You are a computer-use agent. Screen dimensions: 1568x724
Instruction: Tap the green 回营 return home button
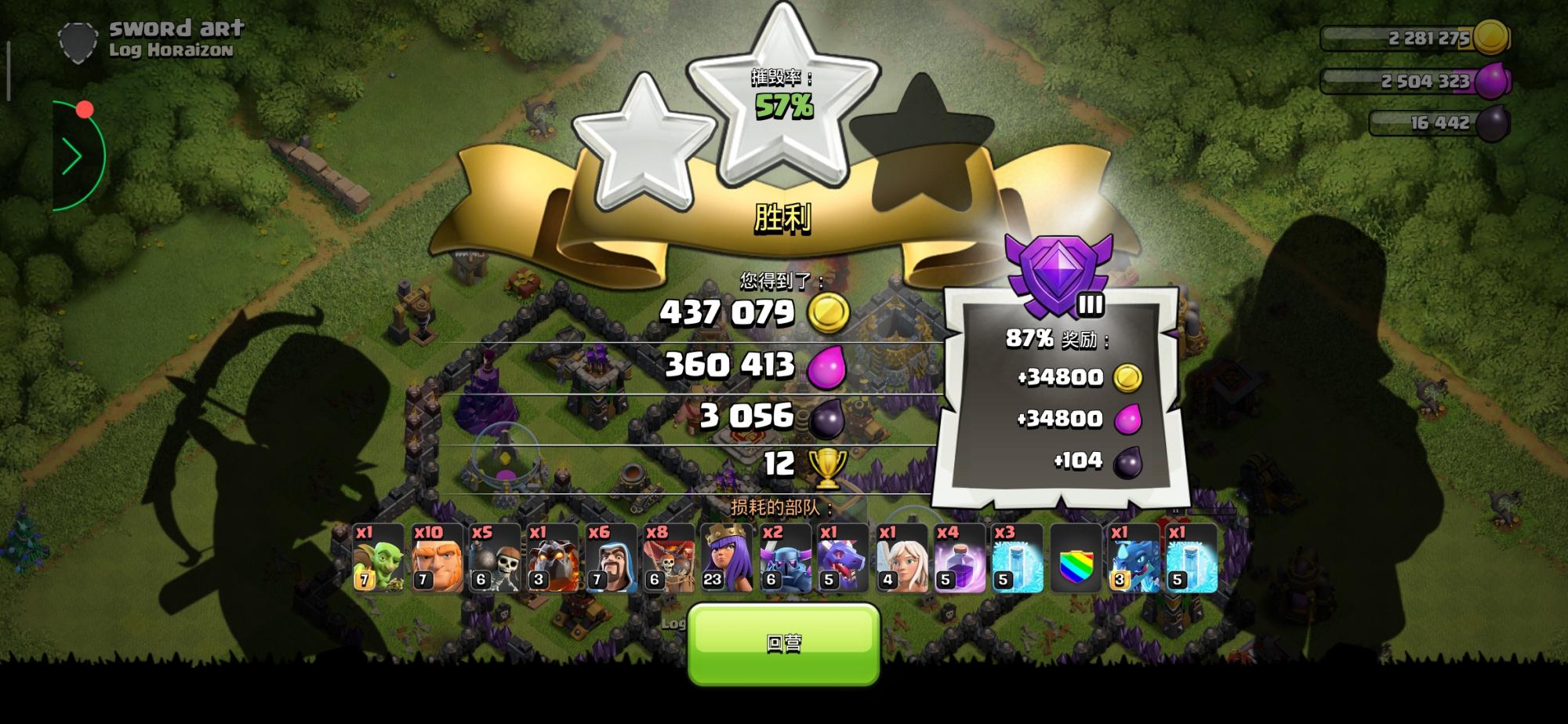pyautogui.click(x=783, y=643)
